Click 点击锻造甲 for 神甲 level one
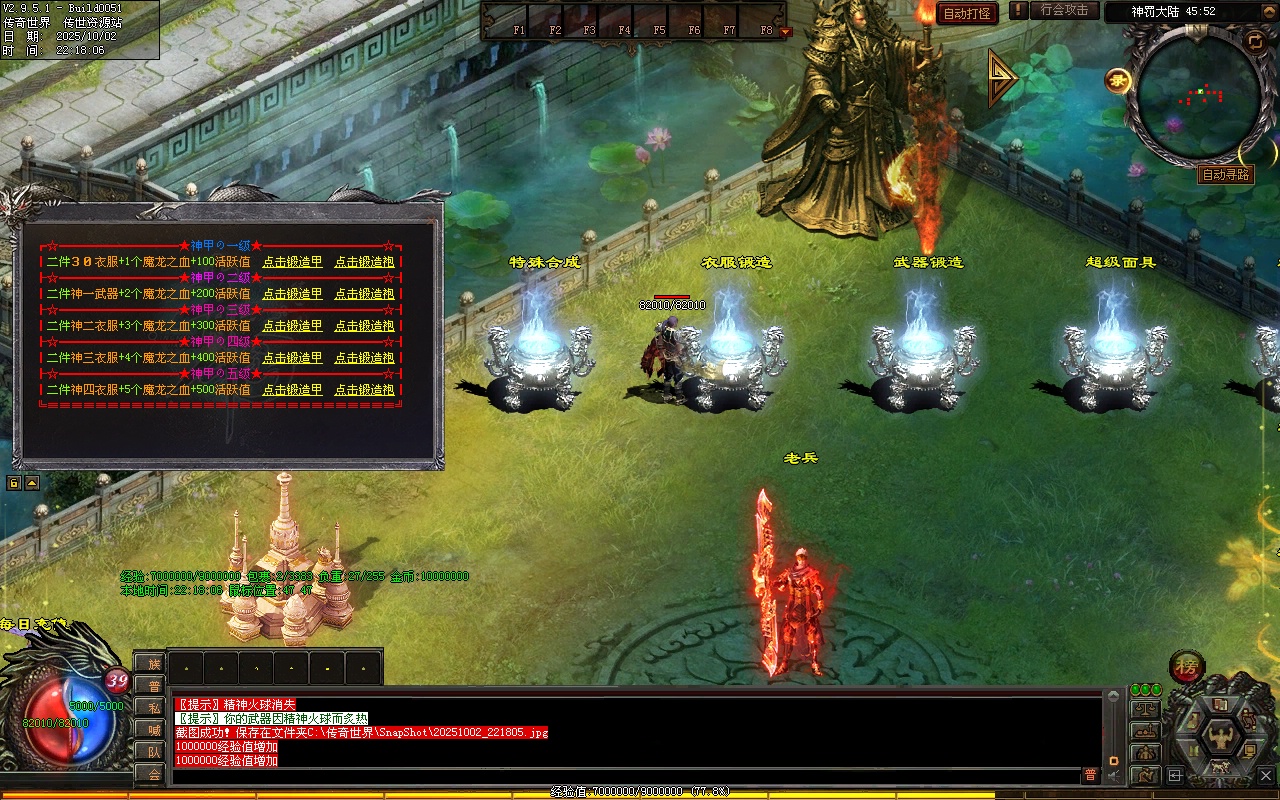 coord(292,262)
